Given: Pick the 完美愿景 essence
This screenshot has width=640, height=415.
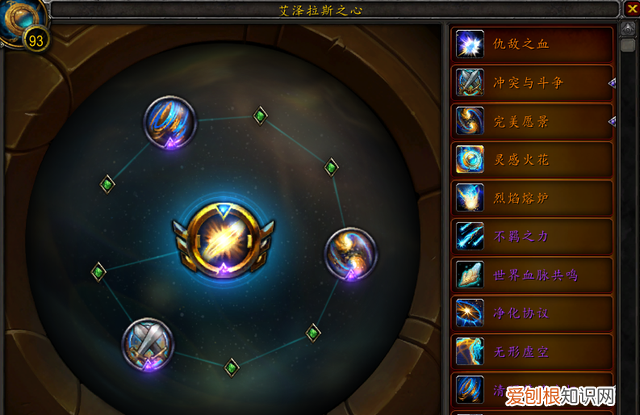Looking at the screenshot, I should (x=532, y=120).
